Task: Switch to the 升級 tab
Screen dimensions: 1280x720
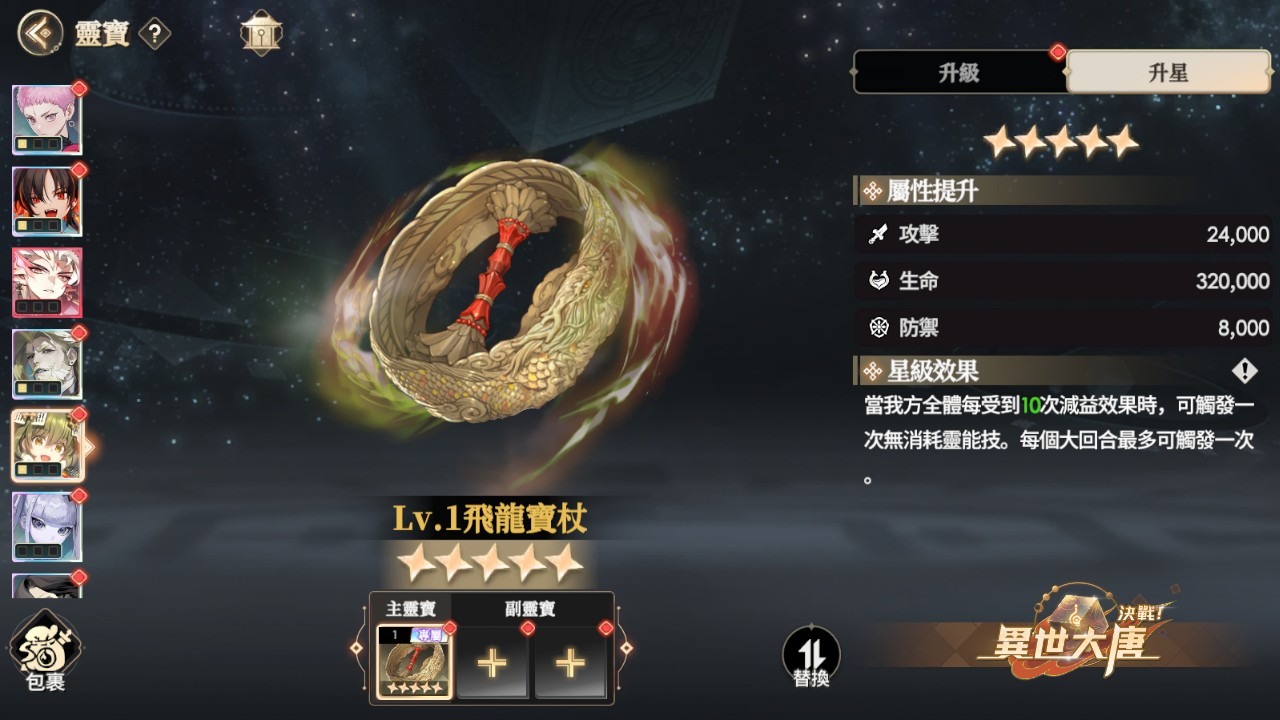Action: (x=960, y=72)
